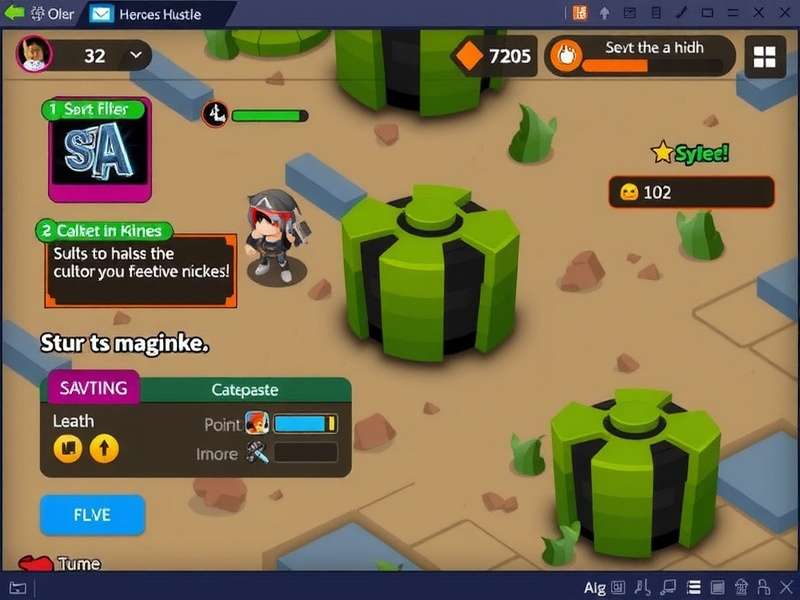The width and height of the screenshot is (800, 600).
Task: Open the player level 32 dropdown
Action: pyautogui.click(x=134, y=56)
